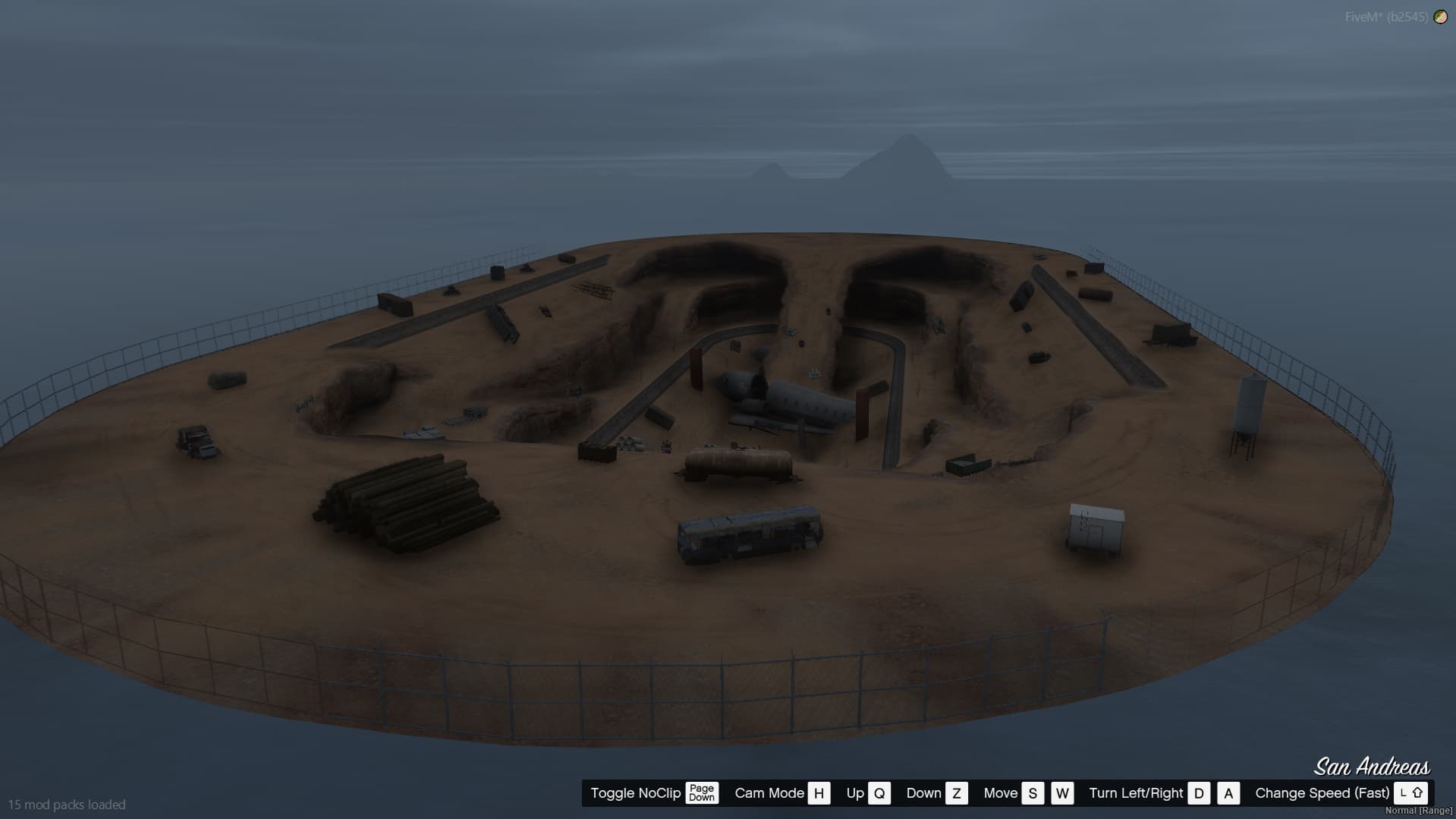Viewport: 1456px width, 819px height.
Task: Select the Turn Left/Right entry
Action: 1135,792
